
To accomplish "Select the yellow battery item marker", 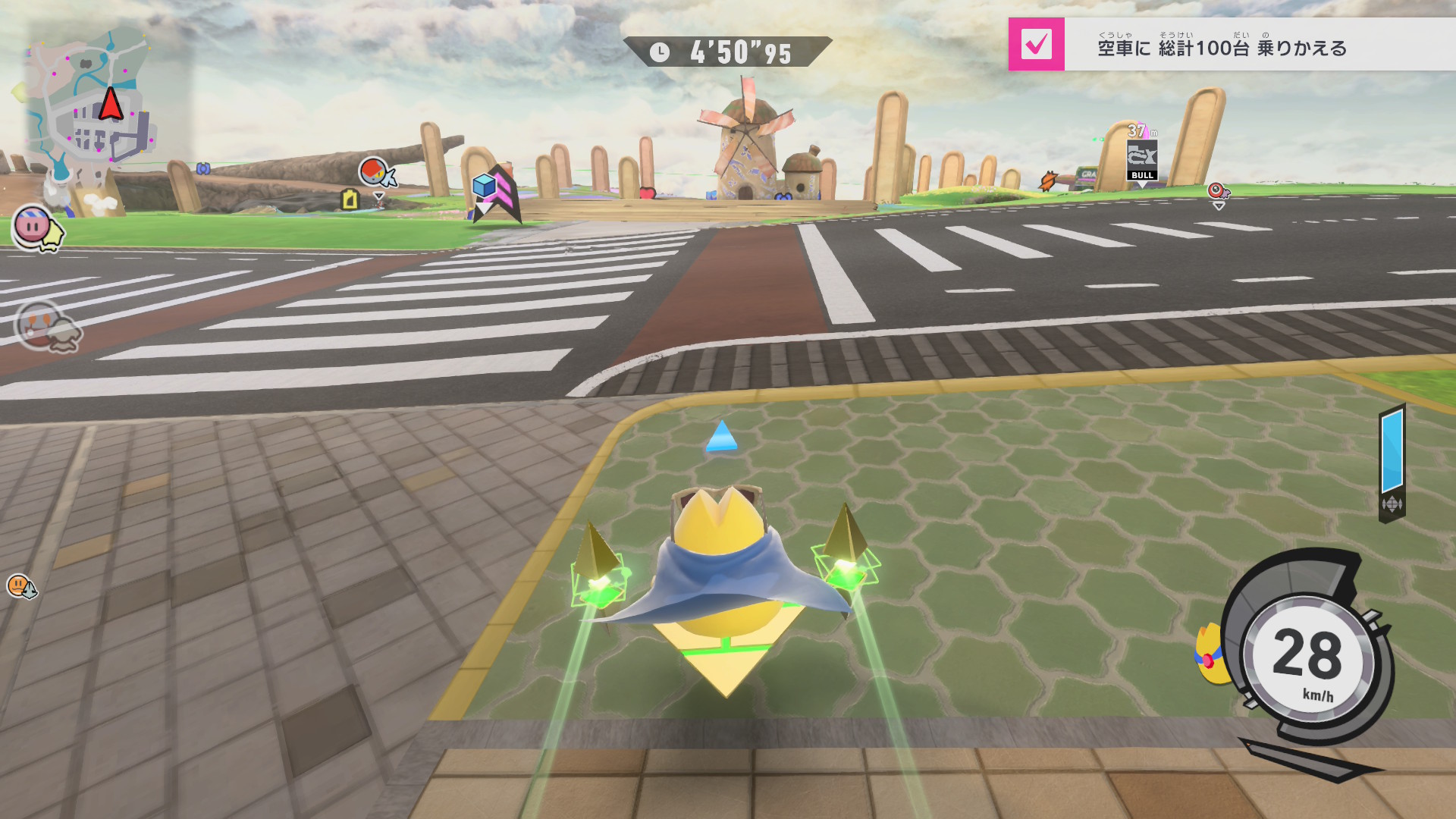I will coord(350,199).
